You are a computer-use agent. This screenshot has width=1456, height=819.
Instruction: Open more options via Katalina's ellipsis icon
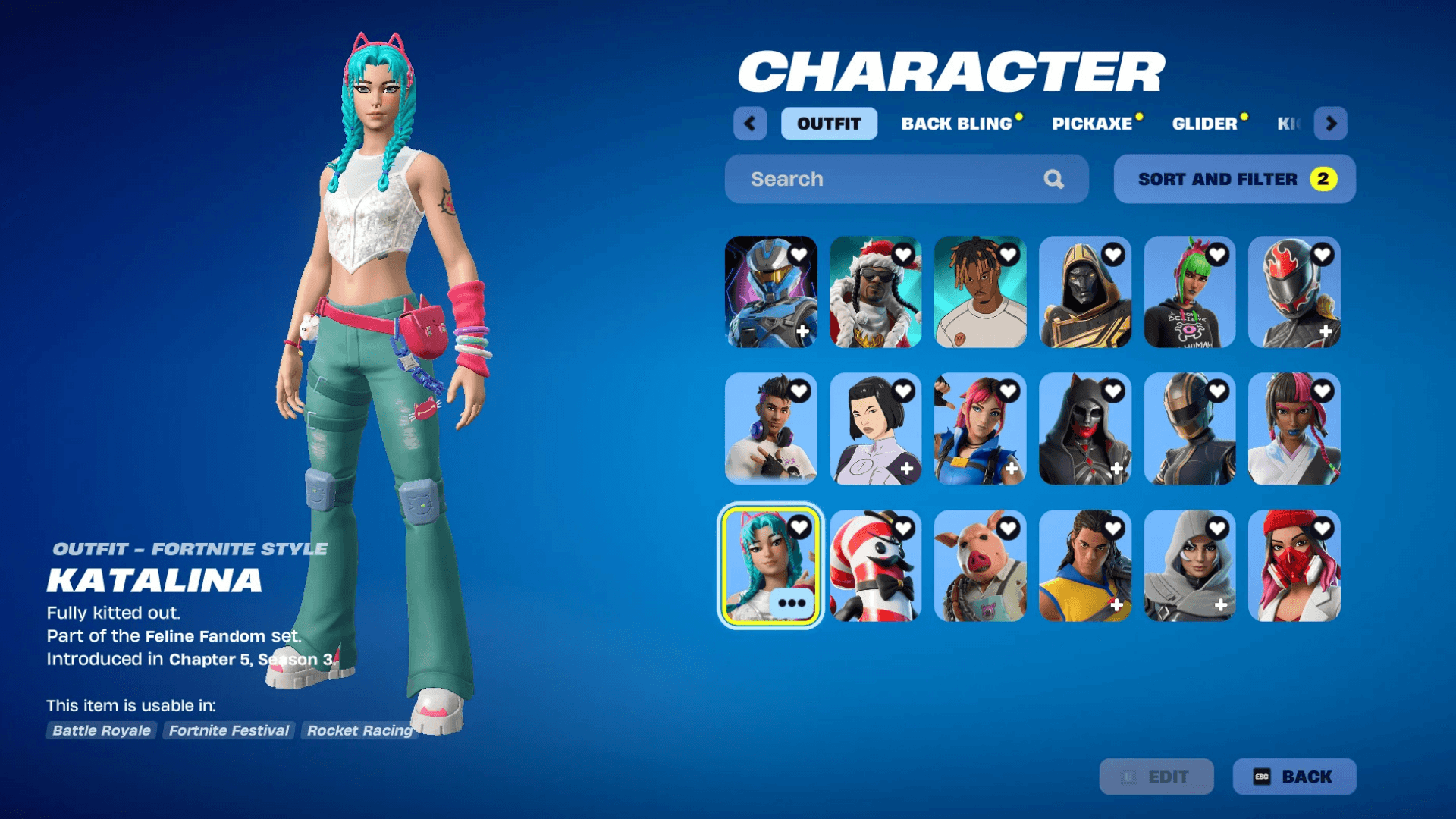791,602
